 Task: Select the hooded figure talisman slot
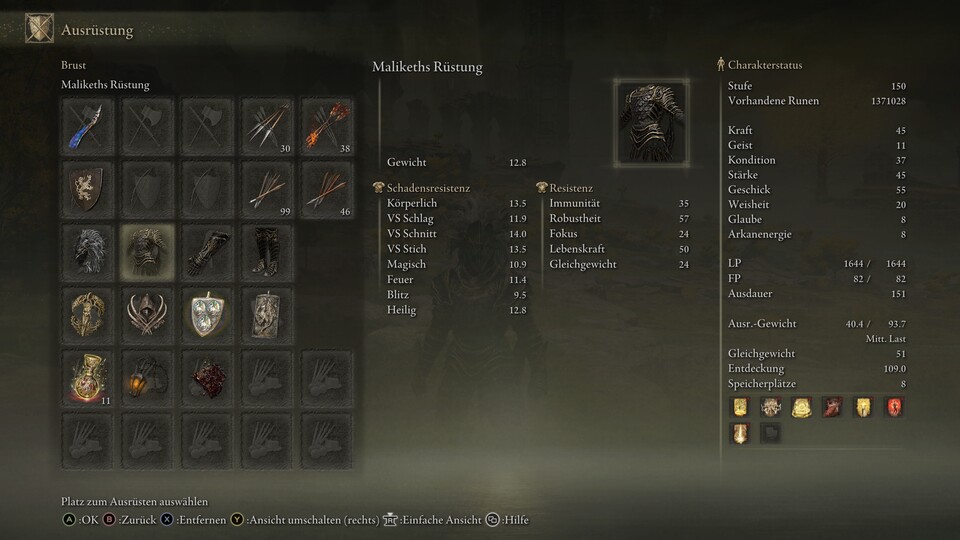click(x=147, y=314)
